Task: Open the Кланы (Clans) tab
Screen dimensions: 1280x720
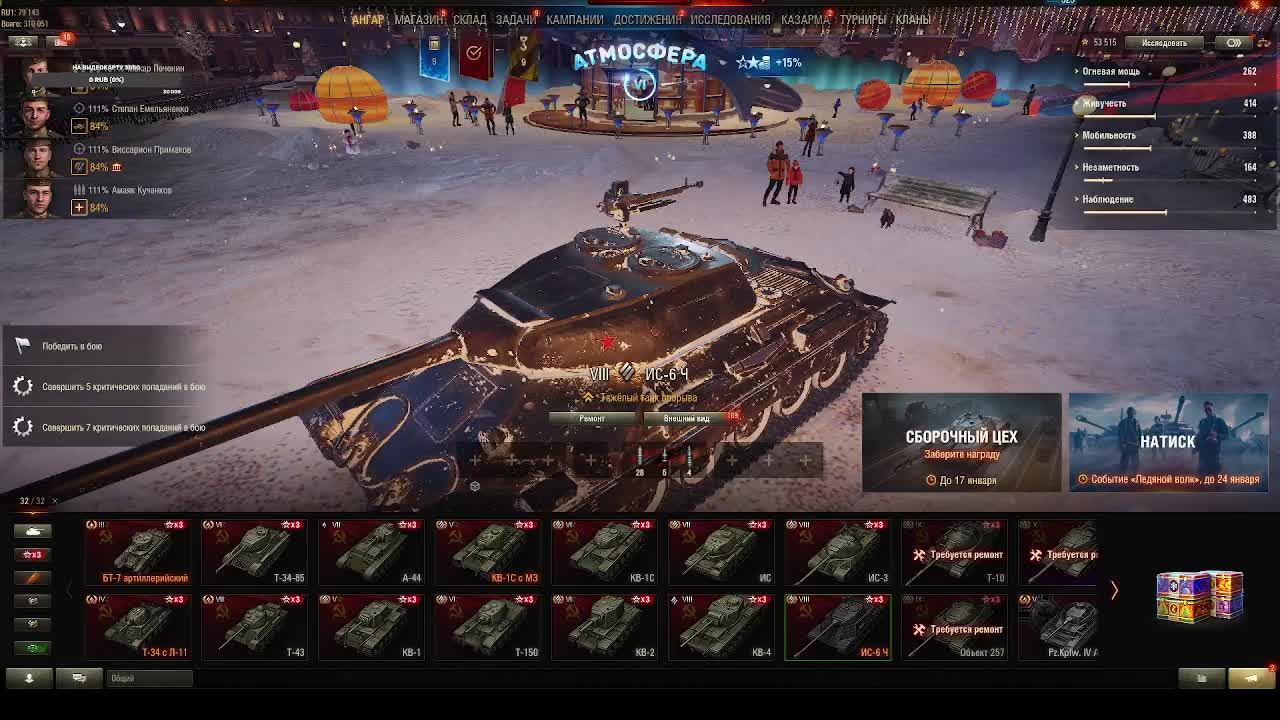Action: click(913, 19)
